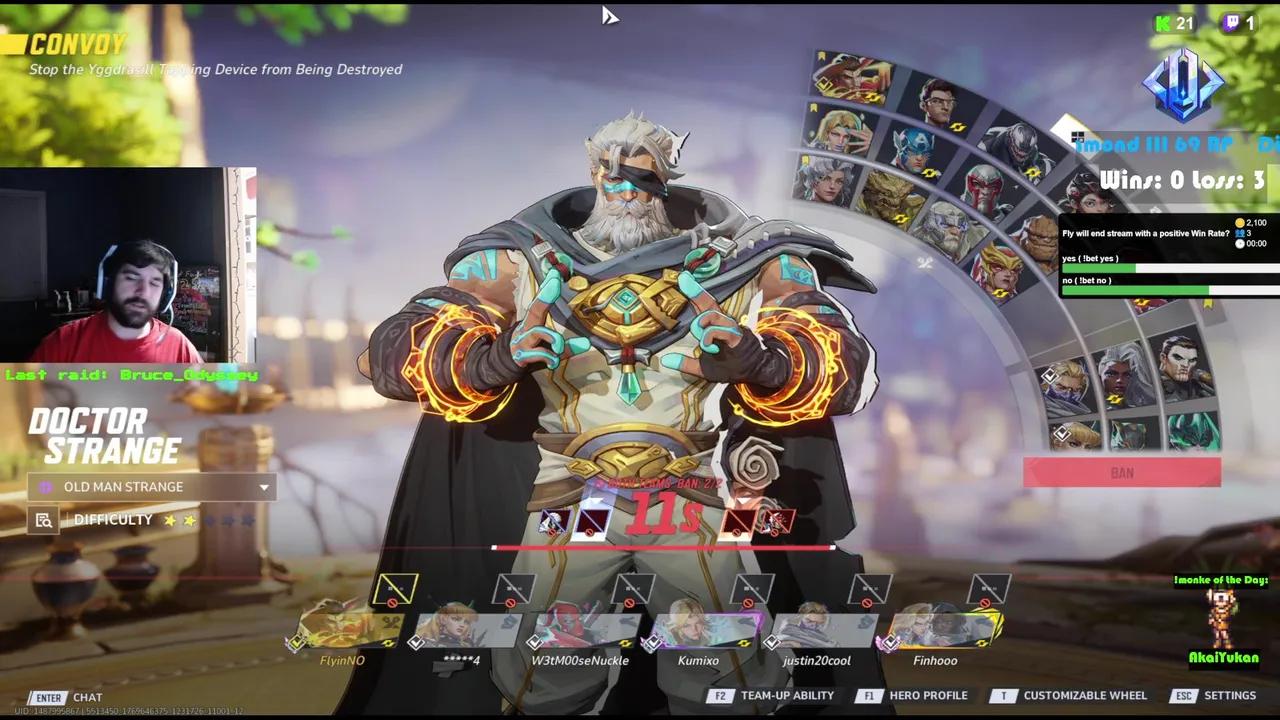1280x720 pixels.
Task: Open the Customizable Wheel option
Action: (x=1003, y=695)
